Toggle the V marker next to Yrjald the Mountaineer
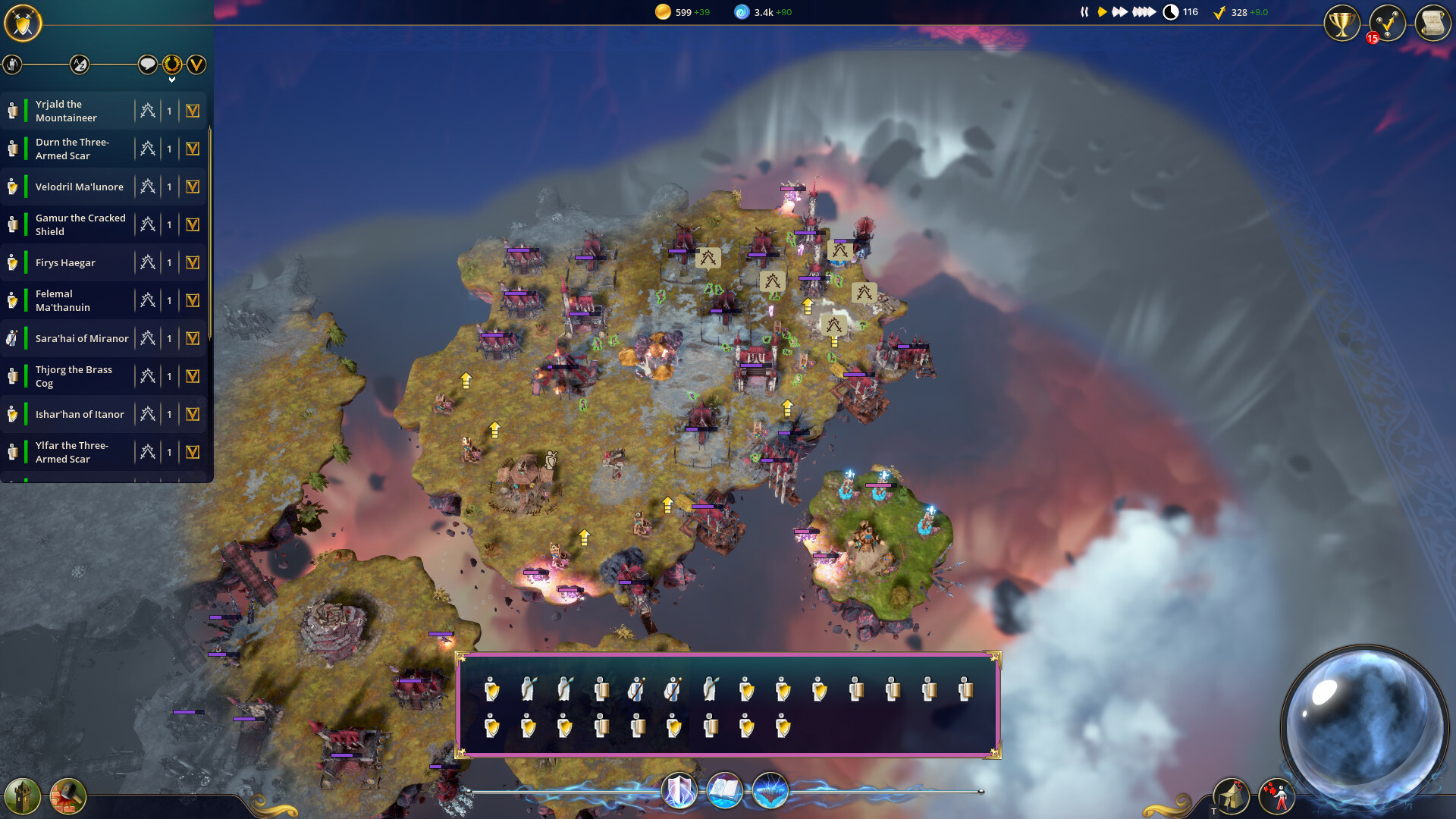1456x819 pixels. [192, 111]
